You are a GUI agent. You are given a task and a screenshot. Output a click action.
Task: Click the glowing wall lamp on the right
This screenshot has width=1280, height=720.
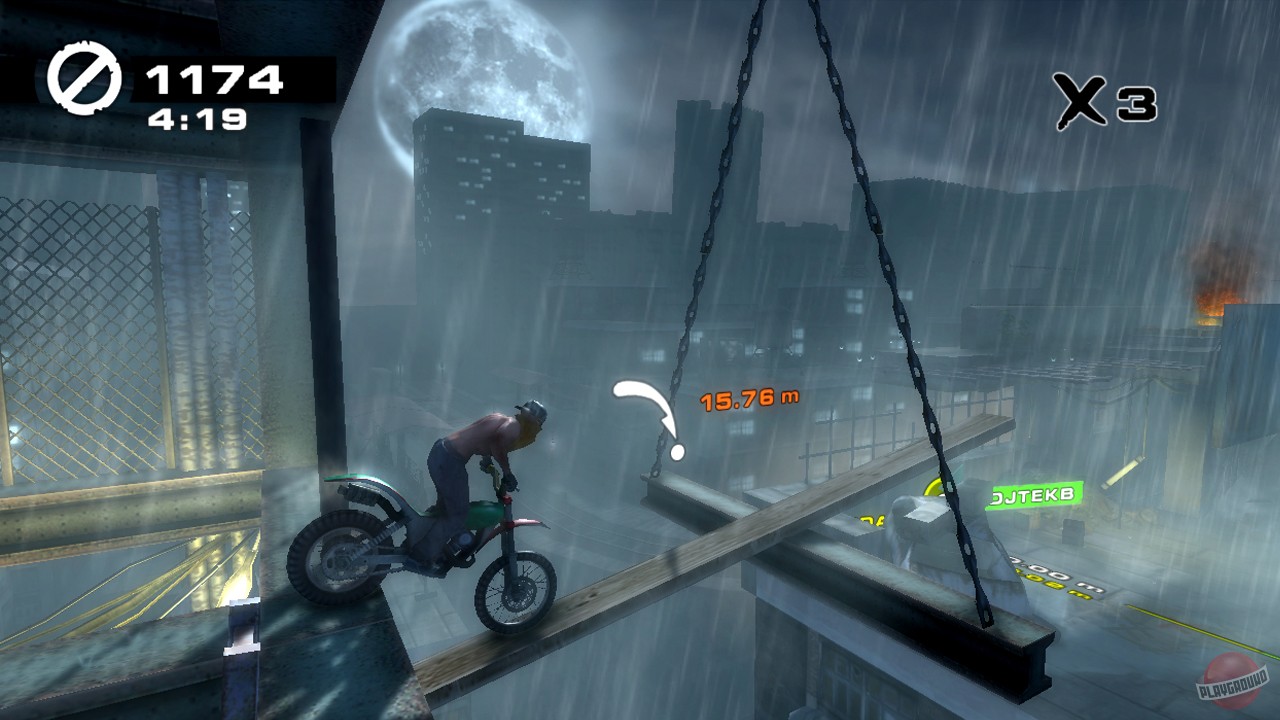coord(1120,471)
